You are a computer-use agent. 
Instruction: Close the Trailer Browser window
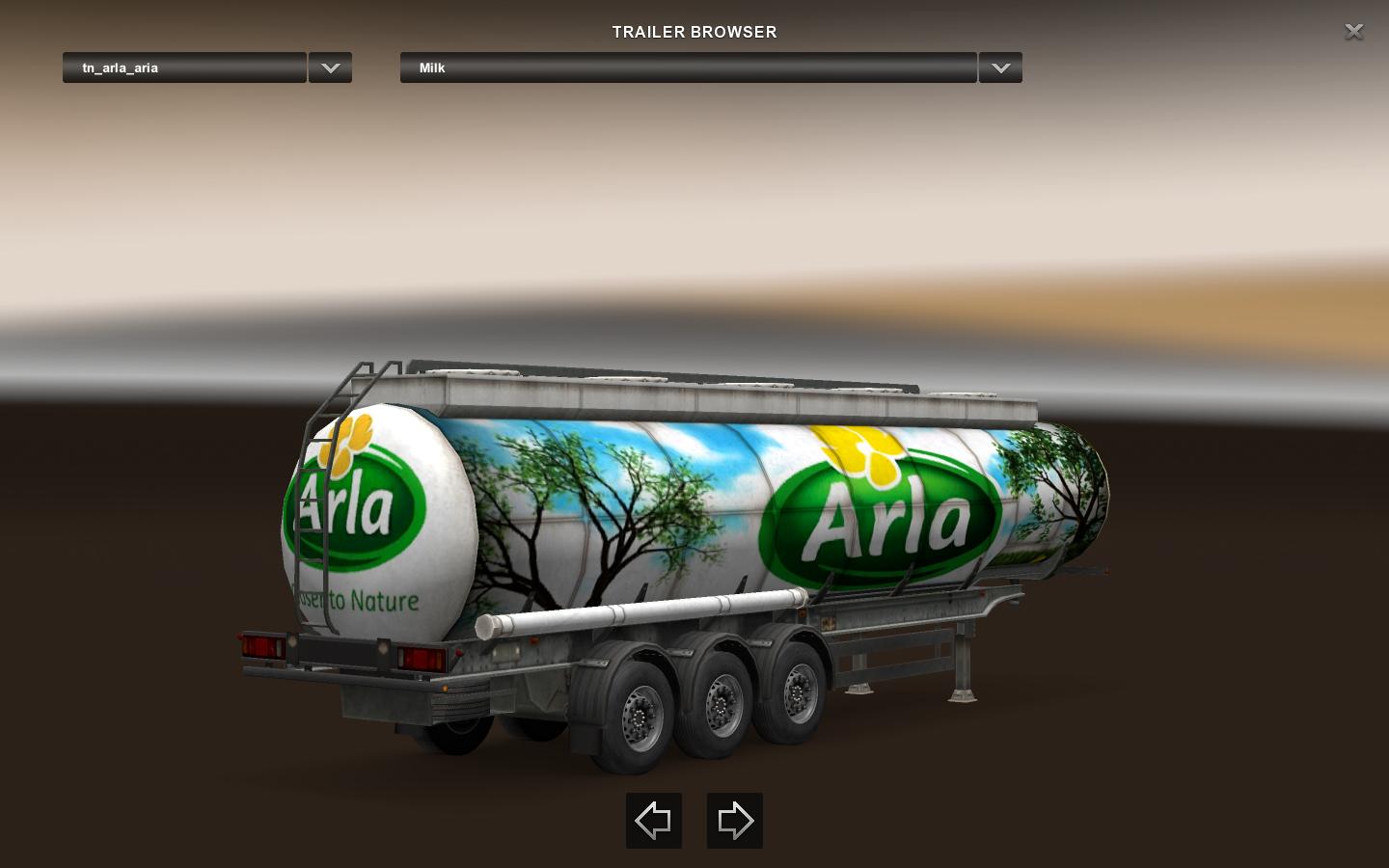coord(1353,32)
